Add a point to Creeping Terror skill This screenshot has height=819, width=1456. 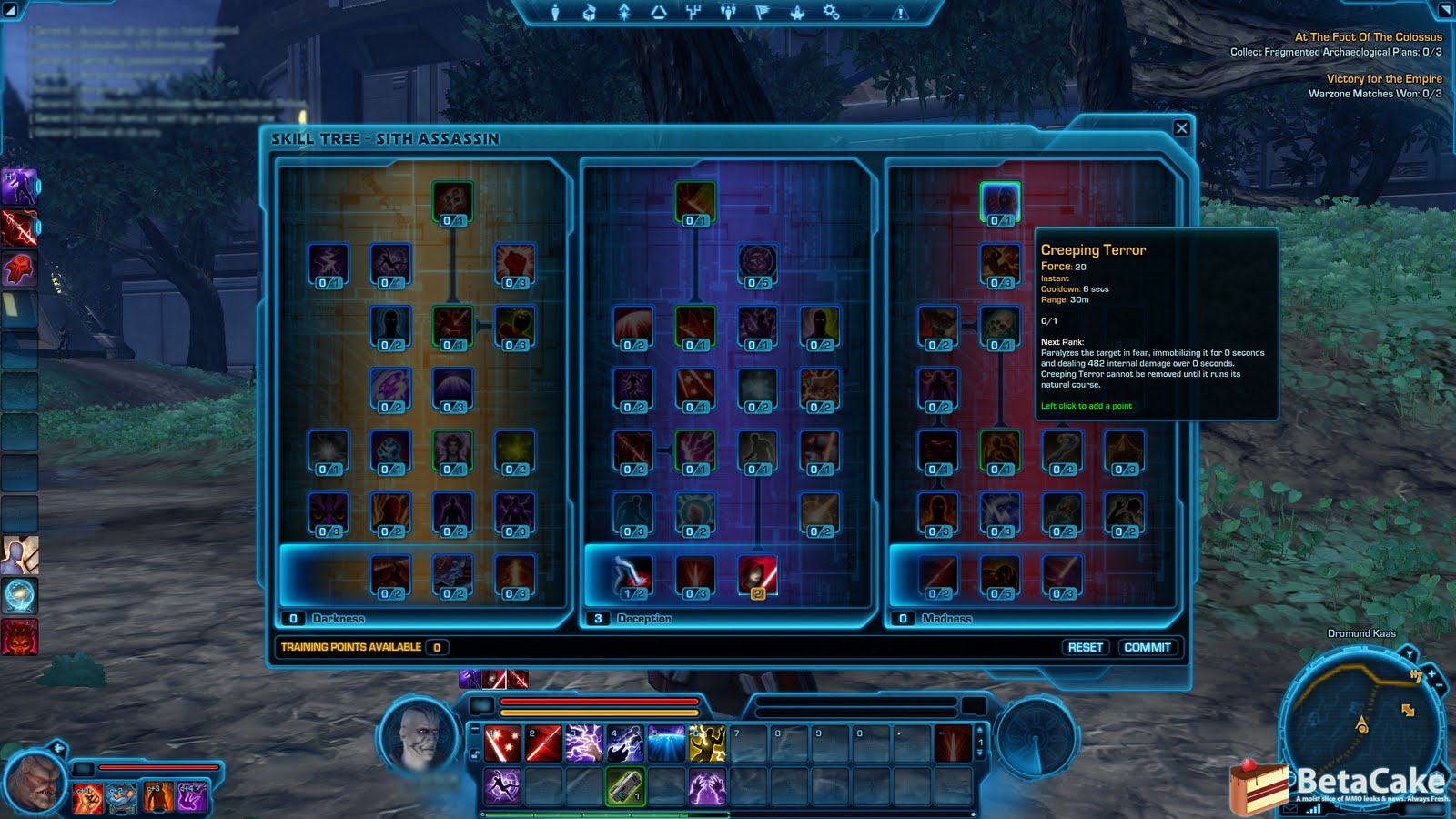(999, 202)
